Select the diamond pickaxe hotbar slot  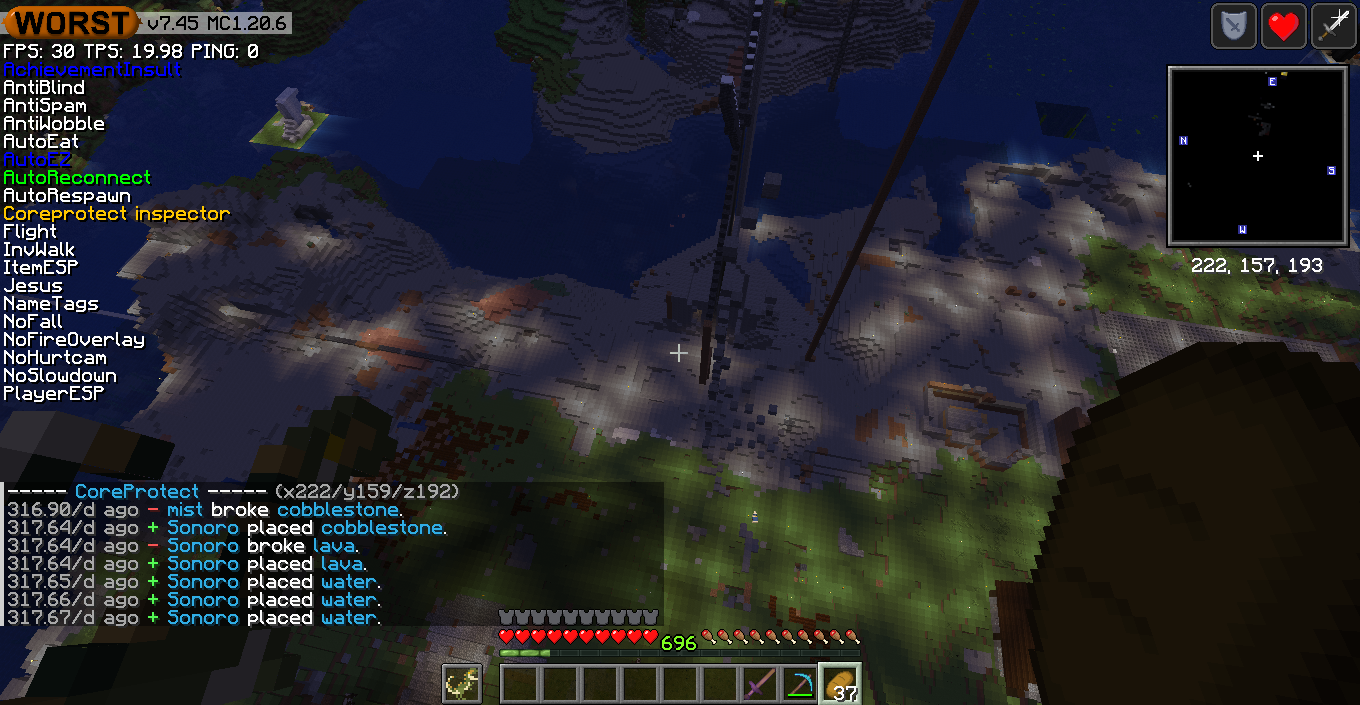pos(799,684)
